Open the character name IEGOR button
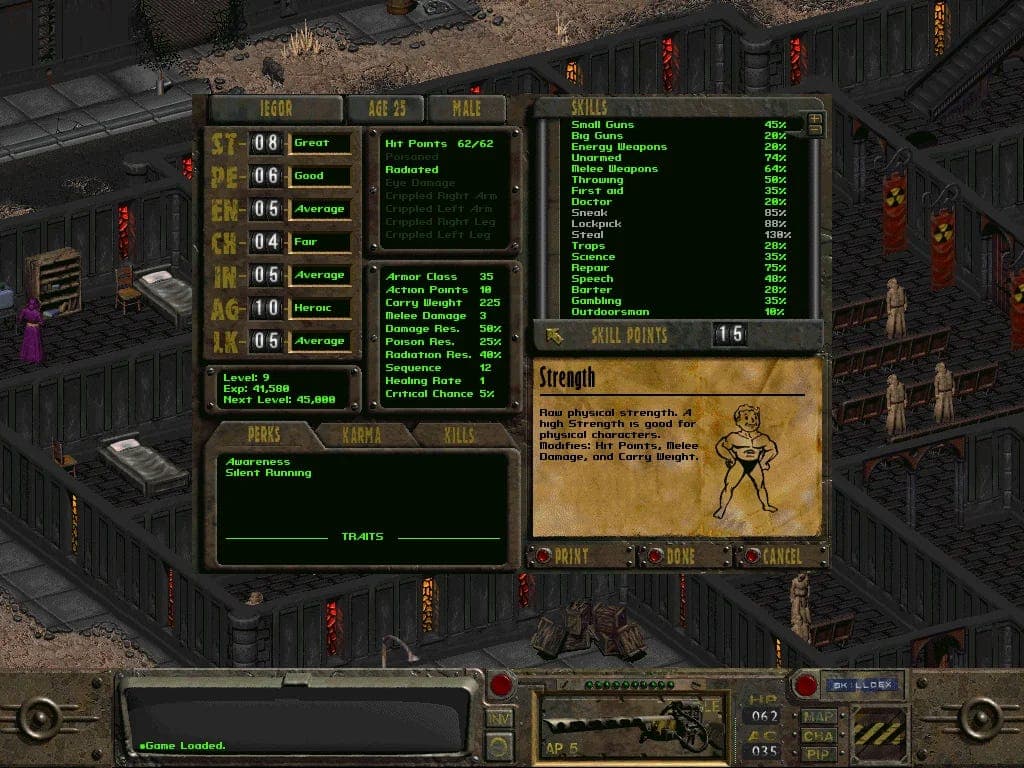The image size is (1024, 768). 275,108
